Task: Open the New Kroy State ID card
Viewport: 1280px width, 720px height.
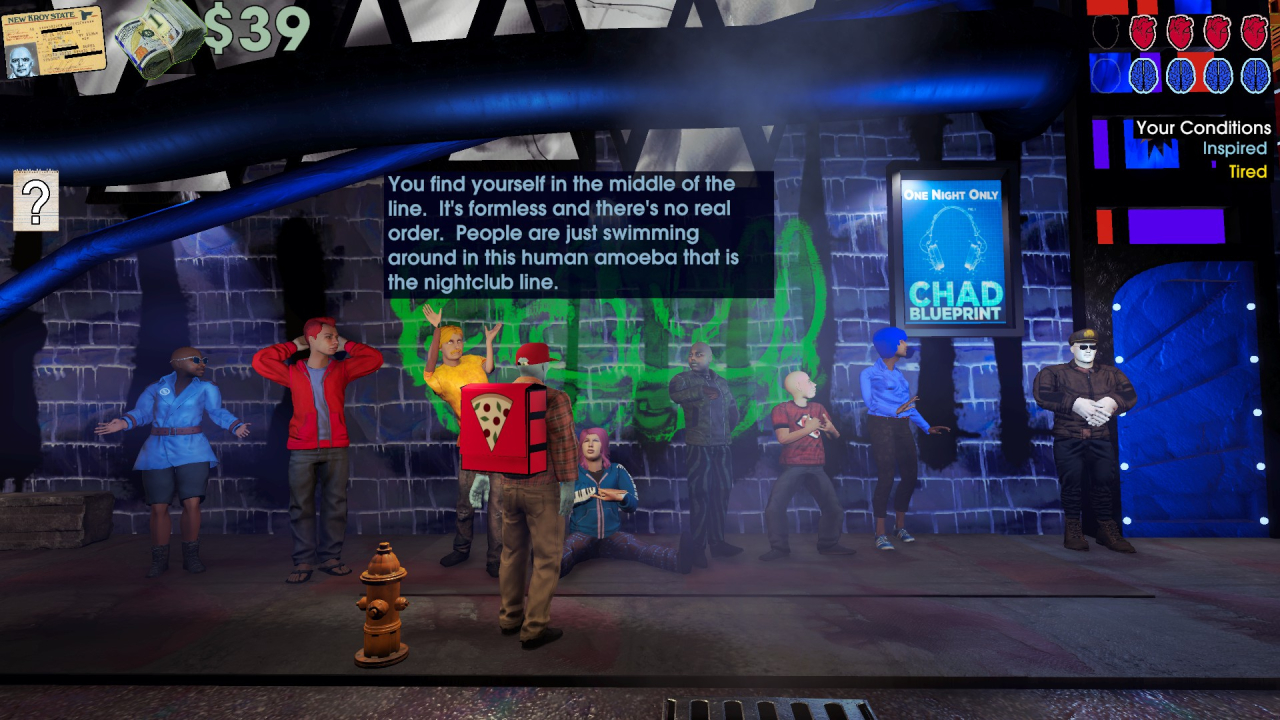Action: click(53, 43)
